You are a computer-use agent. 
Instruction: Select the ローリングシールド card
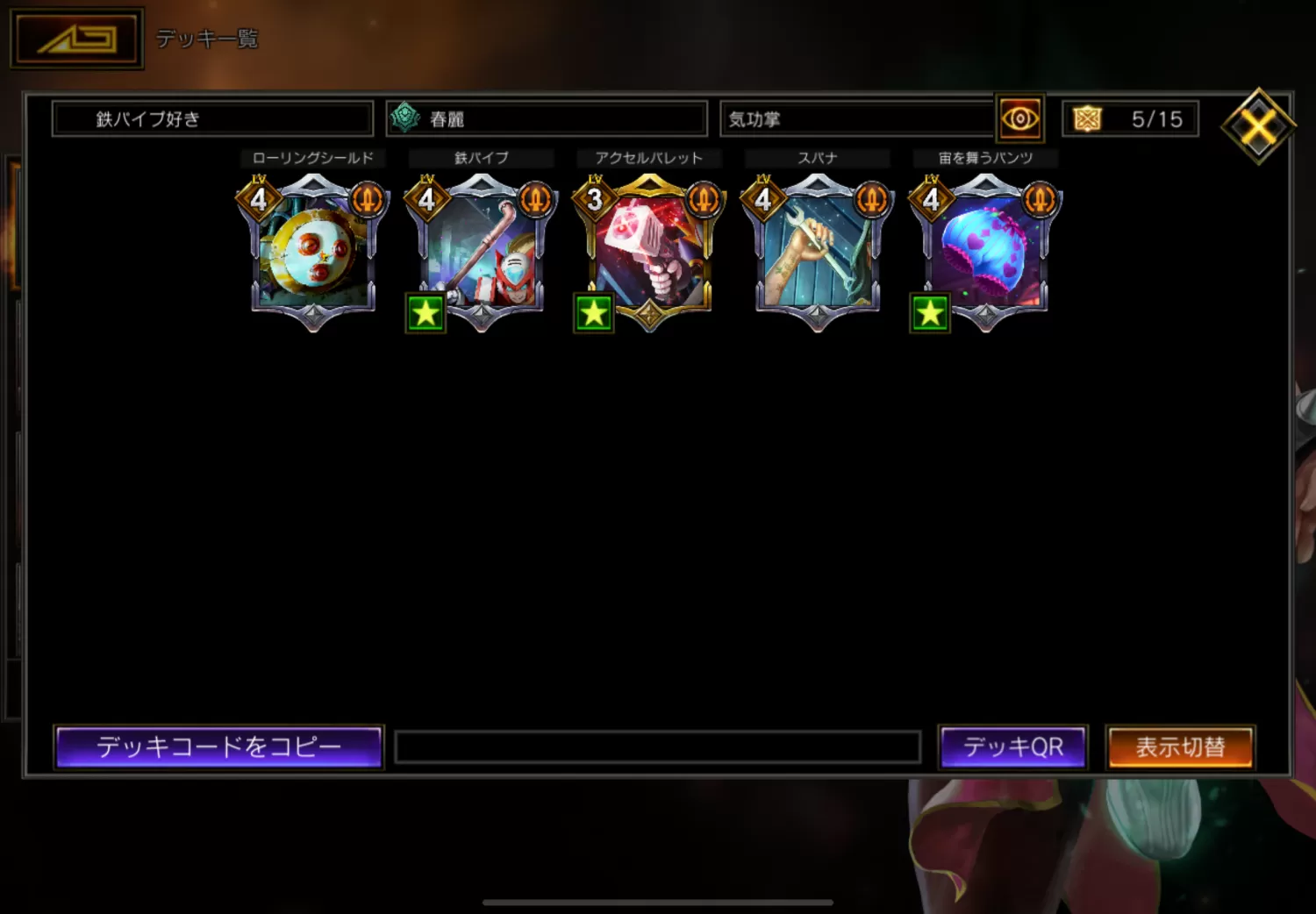coord(313,250)
